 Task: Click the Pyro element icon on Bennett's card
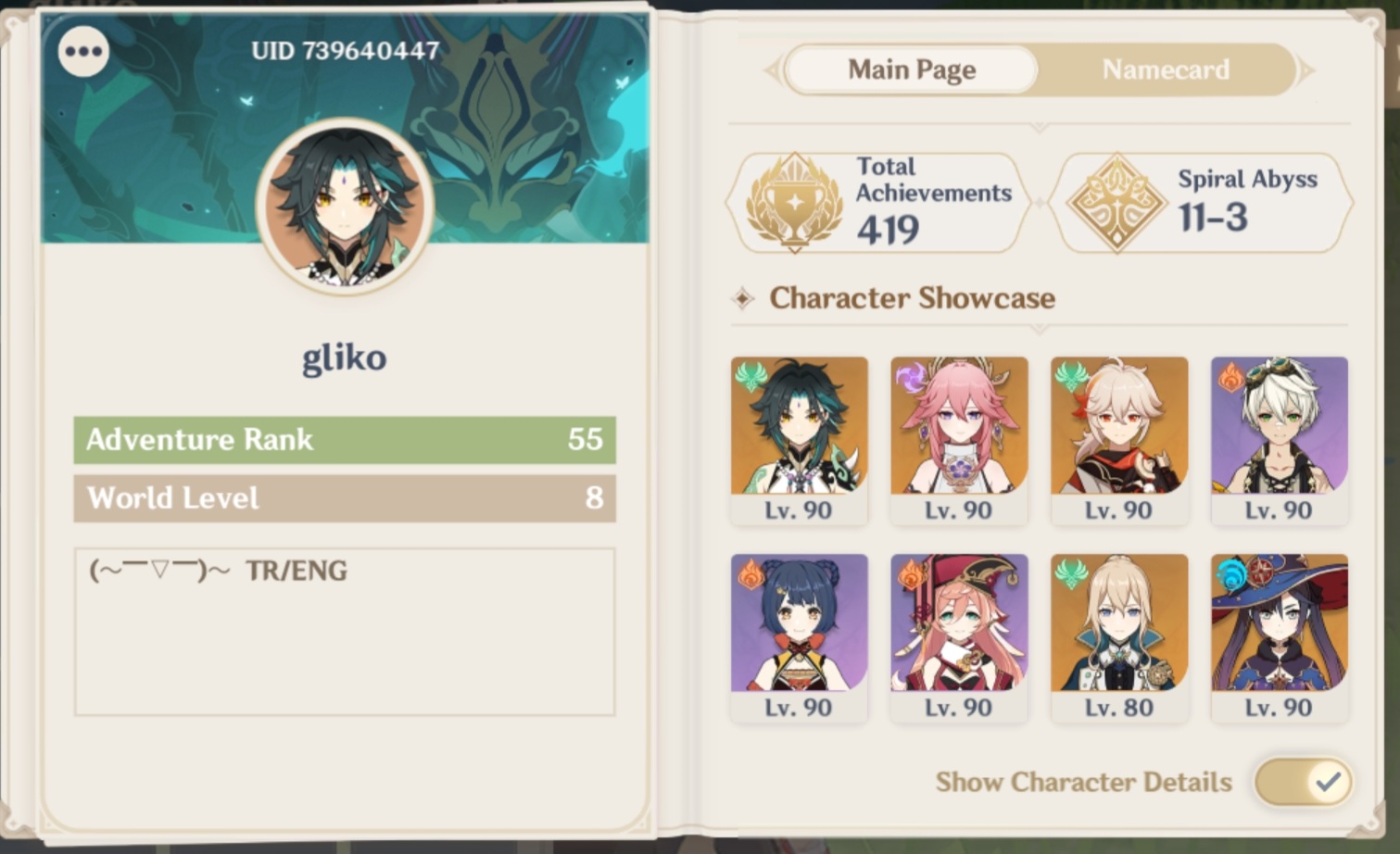coord(1230,374)
